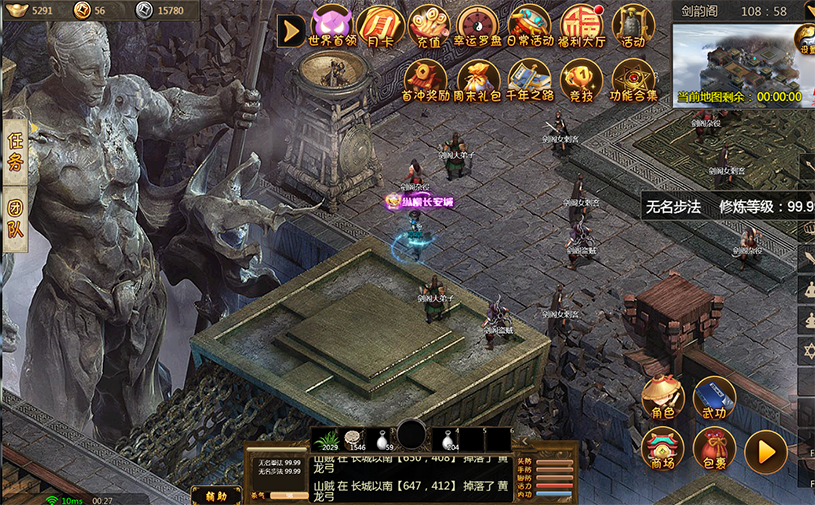Show the 日常活动 daily activities
815x505 pixels.
pyautogui.click(x=529, y=26)
